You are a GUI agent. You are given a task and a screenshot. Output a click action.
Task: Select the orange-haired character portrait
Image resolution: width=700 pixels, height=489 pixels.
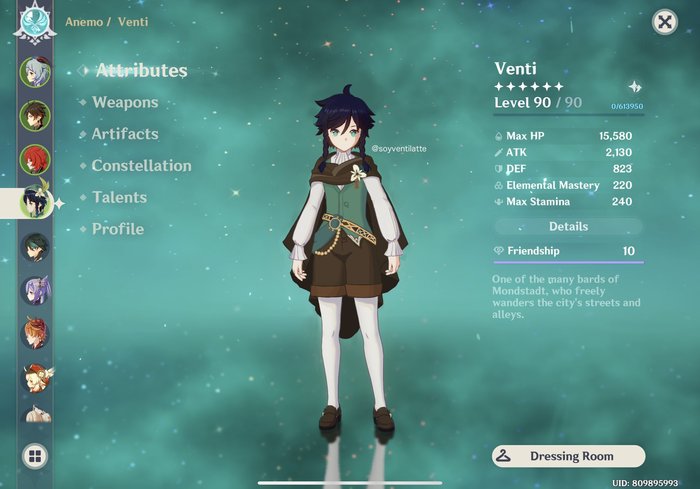pos(34,334)
